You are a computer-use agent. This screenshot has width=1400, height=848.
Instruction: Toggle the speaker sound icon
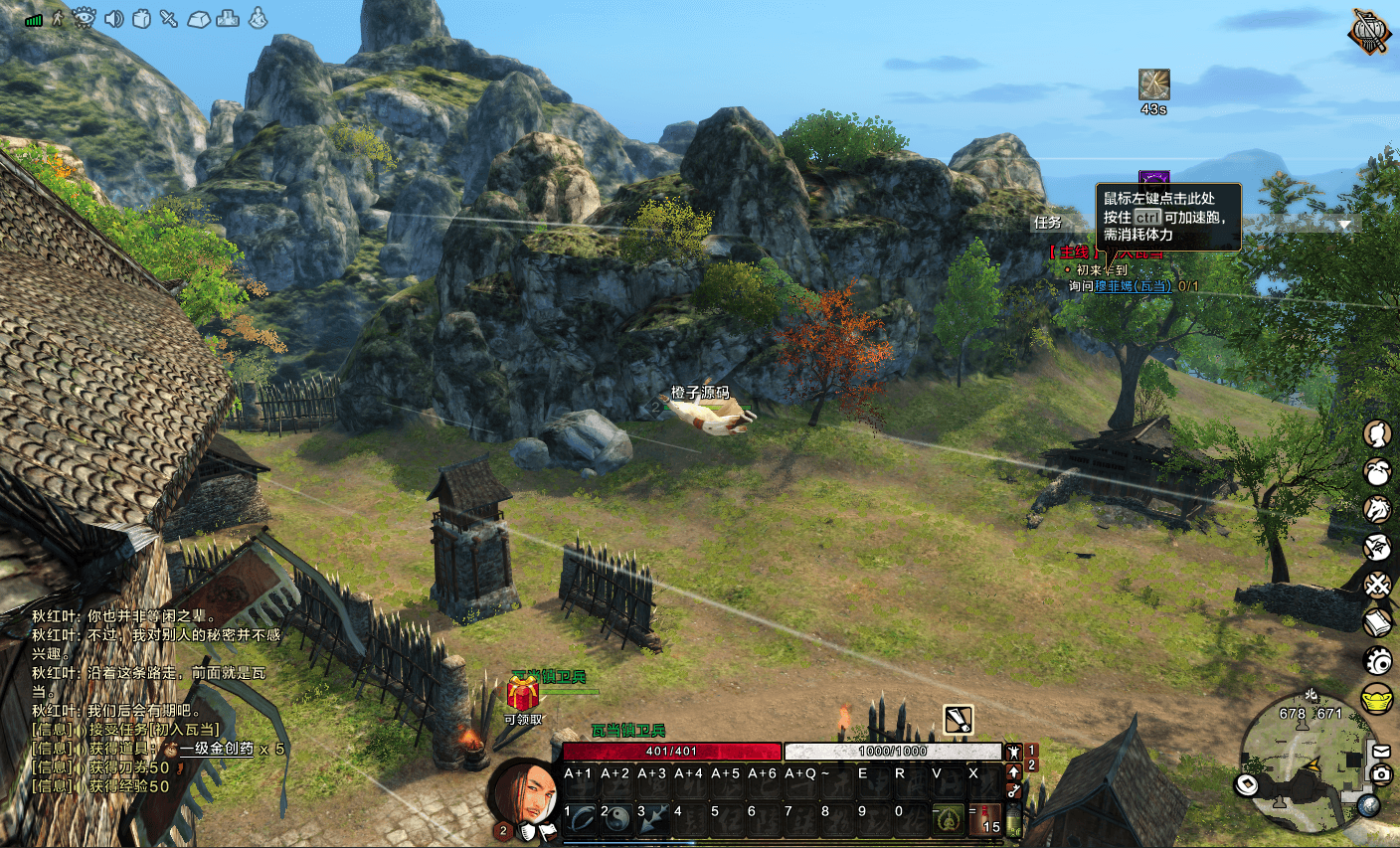coord(114,18)
